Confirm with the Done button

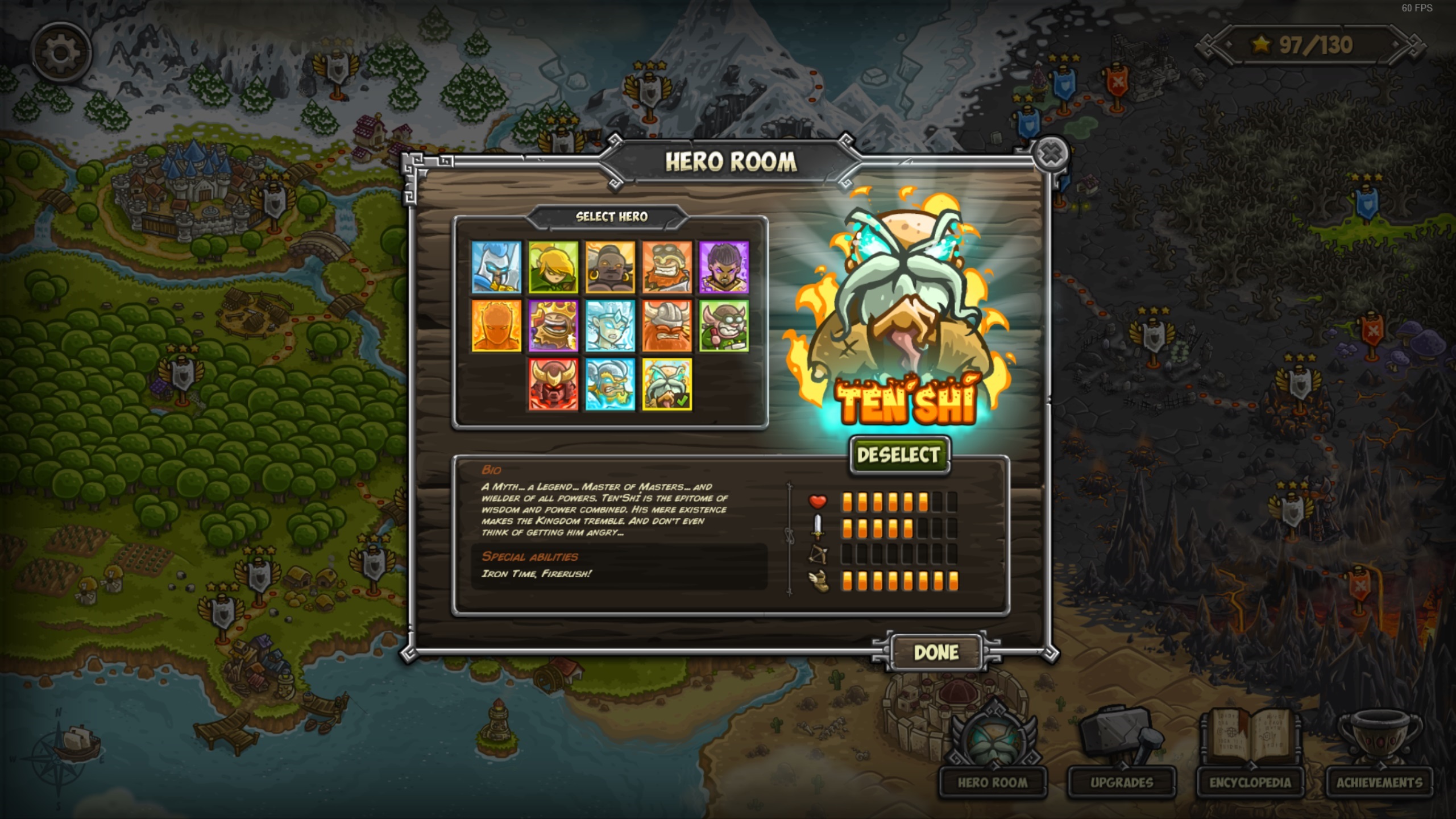click(936, 652)
